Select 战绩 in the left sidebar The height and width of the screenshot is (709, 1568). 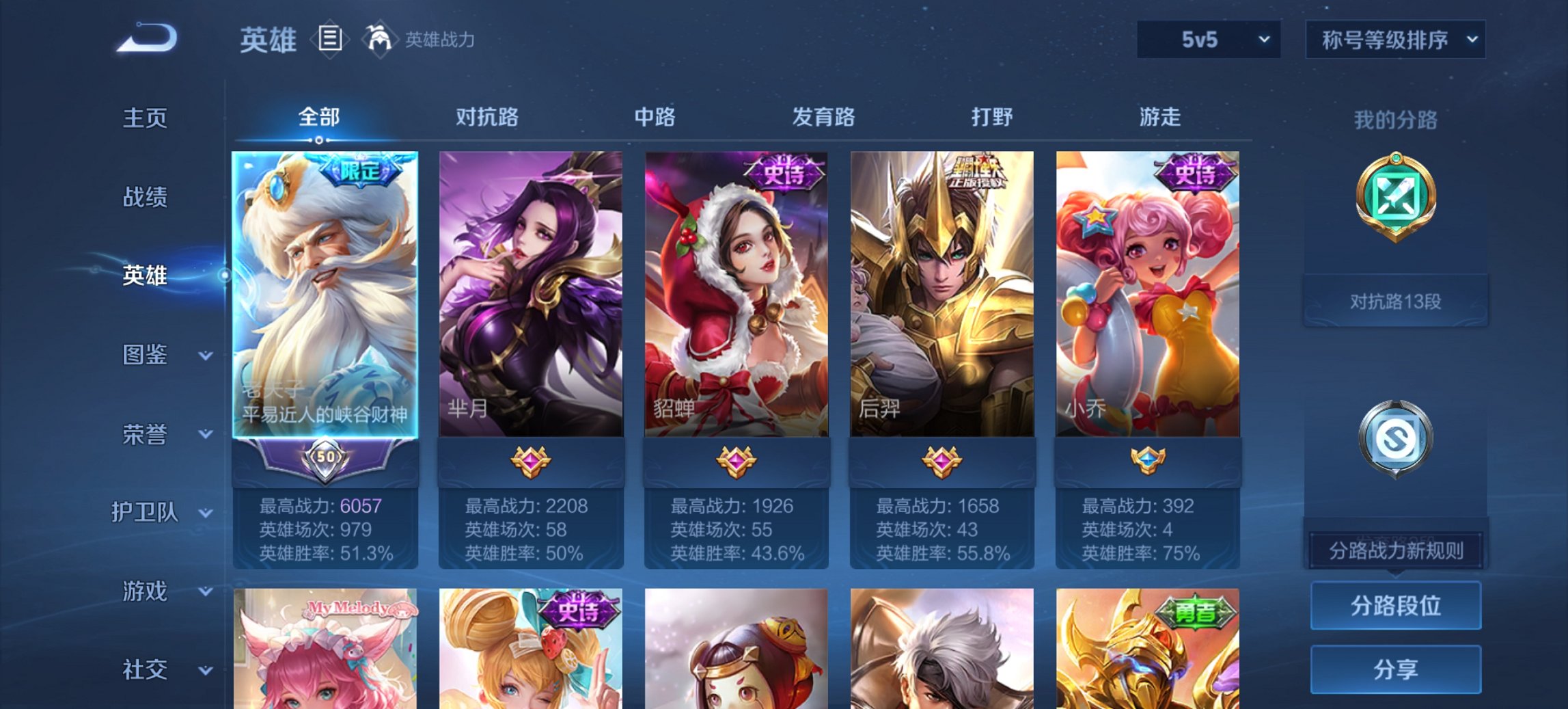tap(143, 197)
